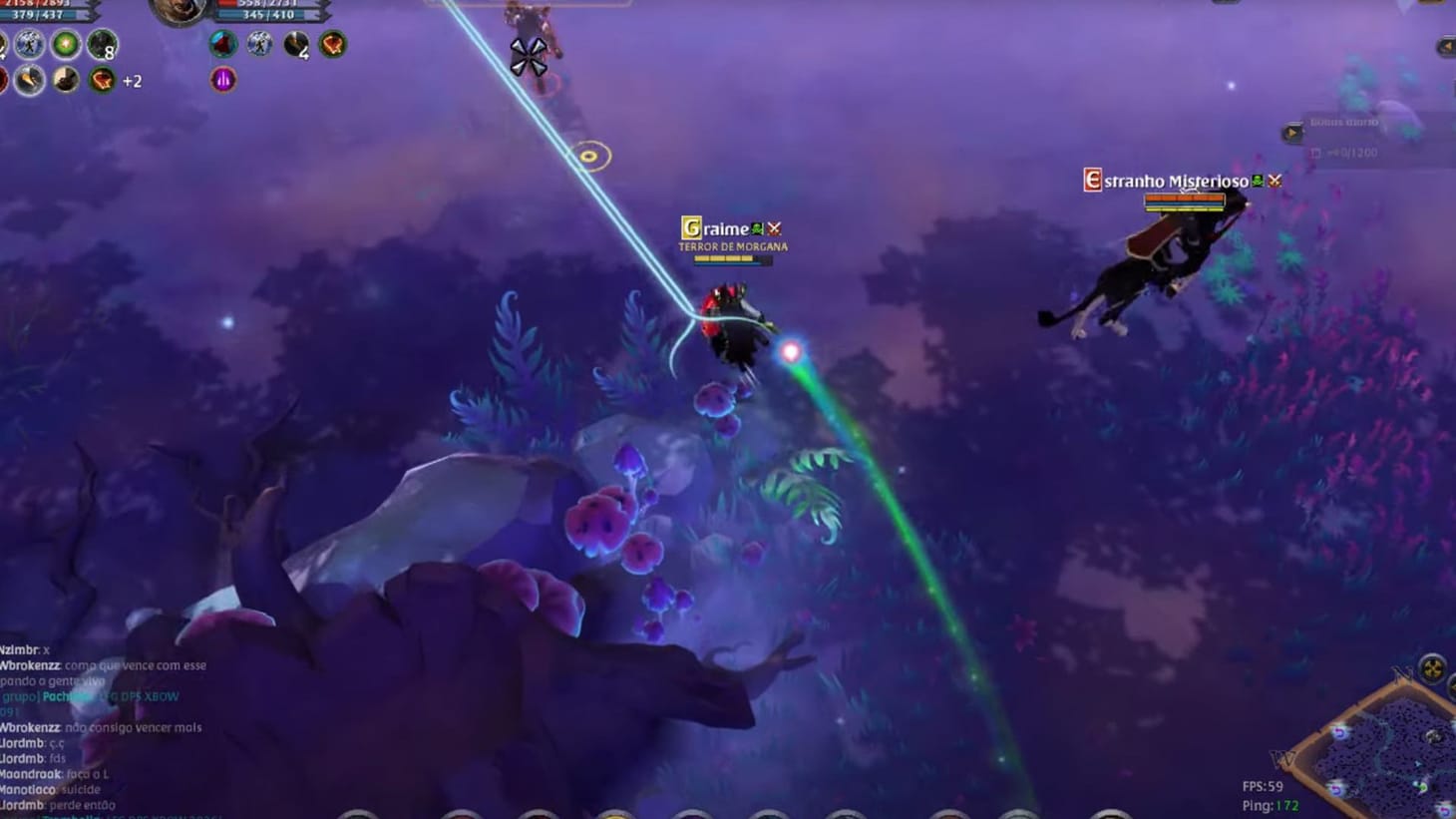Image resolution: width=1456 pixels, height=819 pixels.
Task: Click the purple ability icon under the target's bars
Action: 222,80
